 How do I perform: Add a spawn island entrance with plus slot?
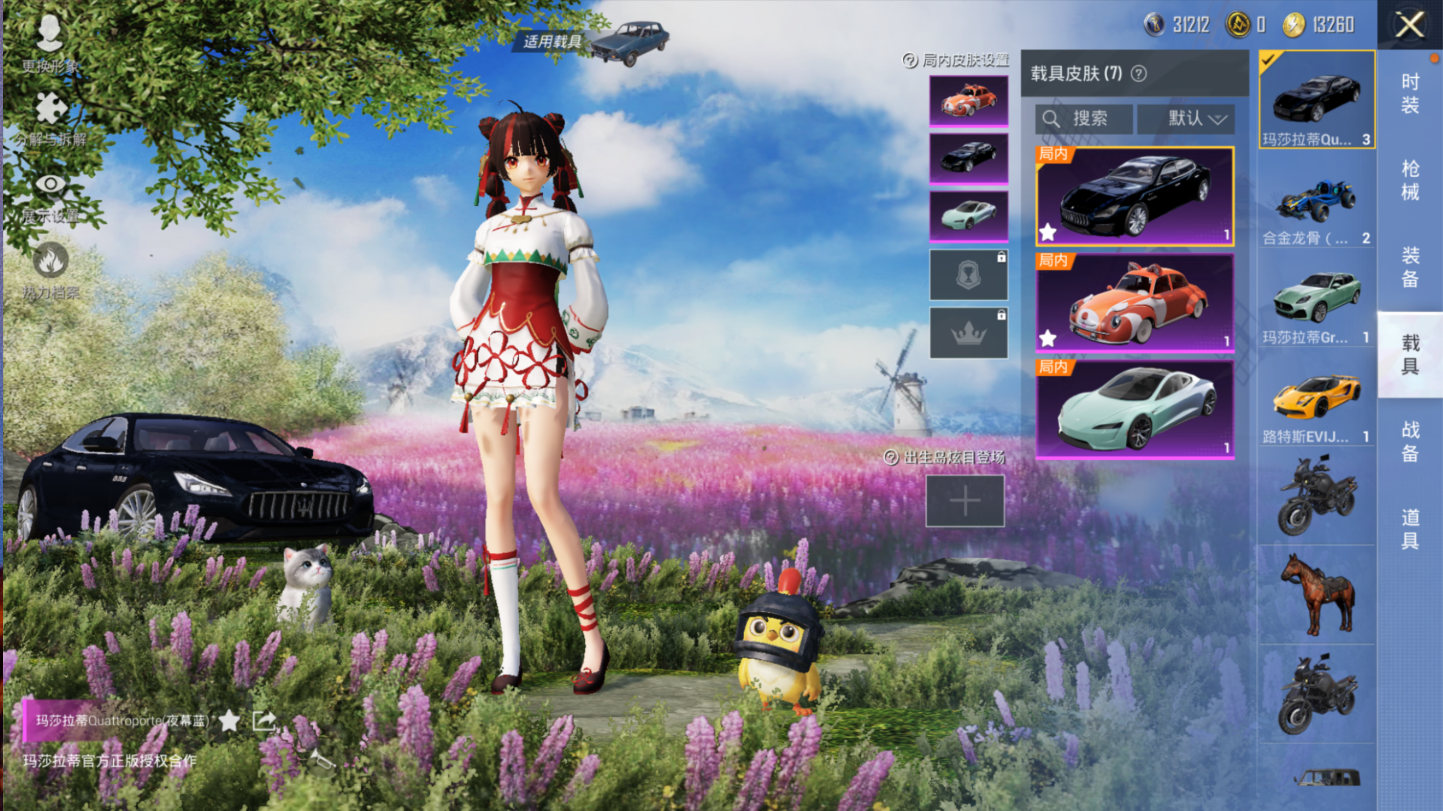point(965,501)
